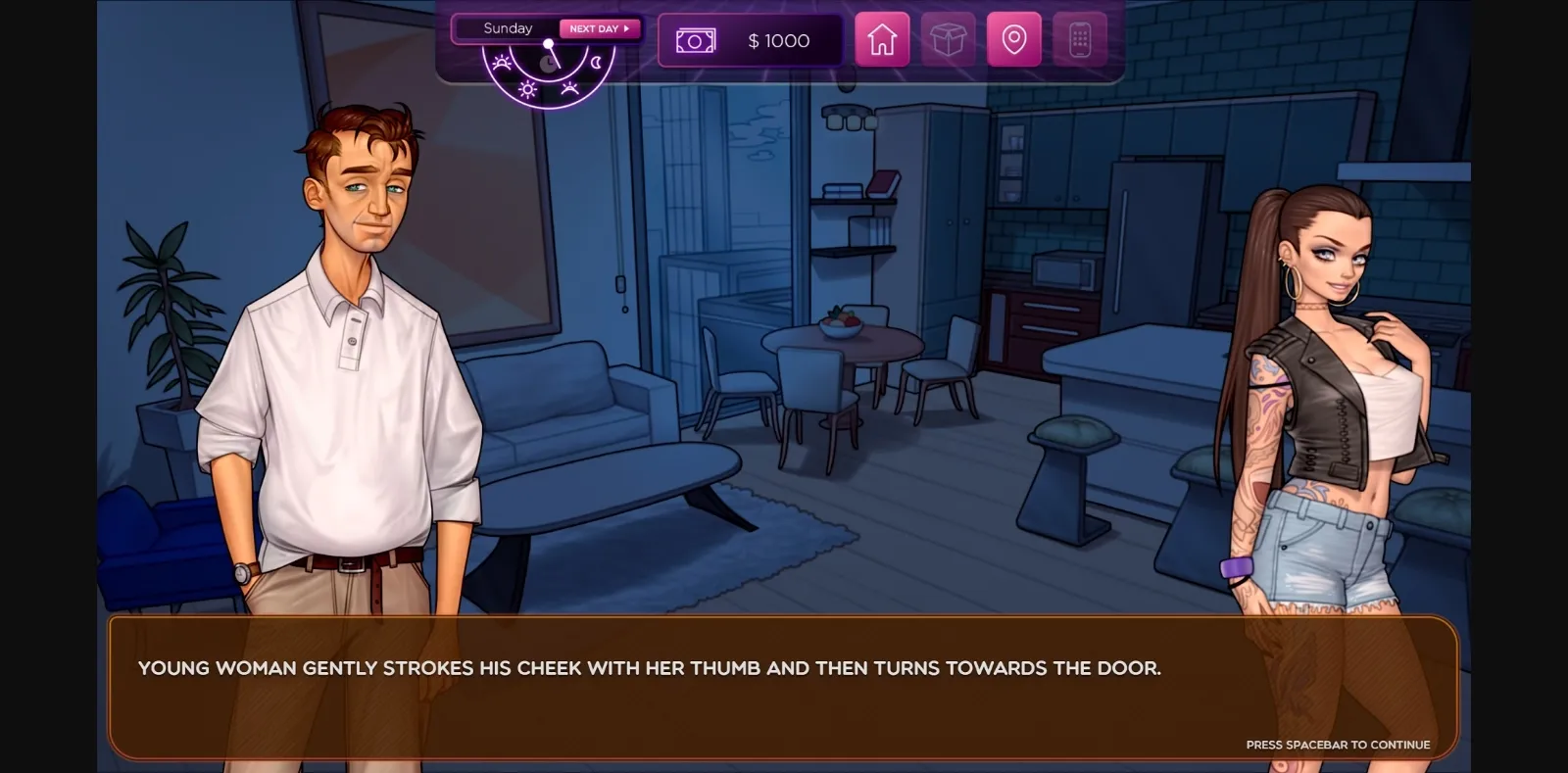Click the small clock icon inside the time dial
The width and height of the screenshot is (1568, 773).
coord(547,63)
